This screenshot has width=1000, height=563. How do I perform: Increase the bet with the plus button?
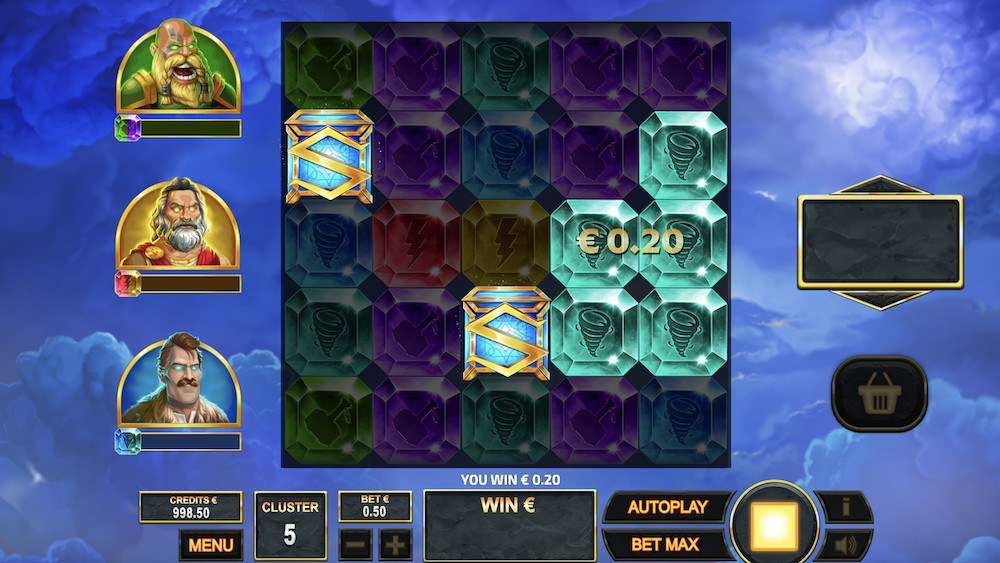[x=395, y=545]
